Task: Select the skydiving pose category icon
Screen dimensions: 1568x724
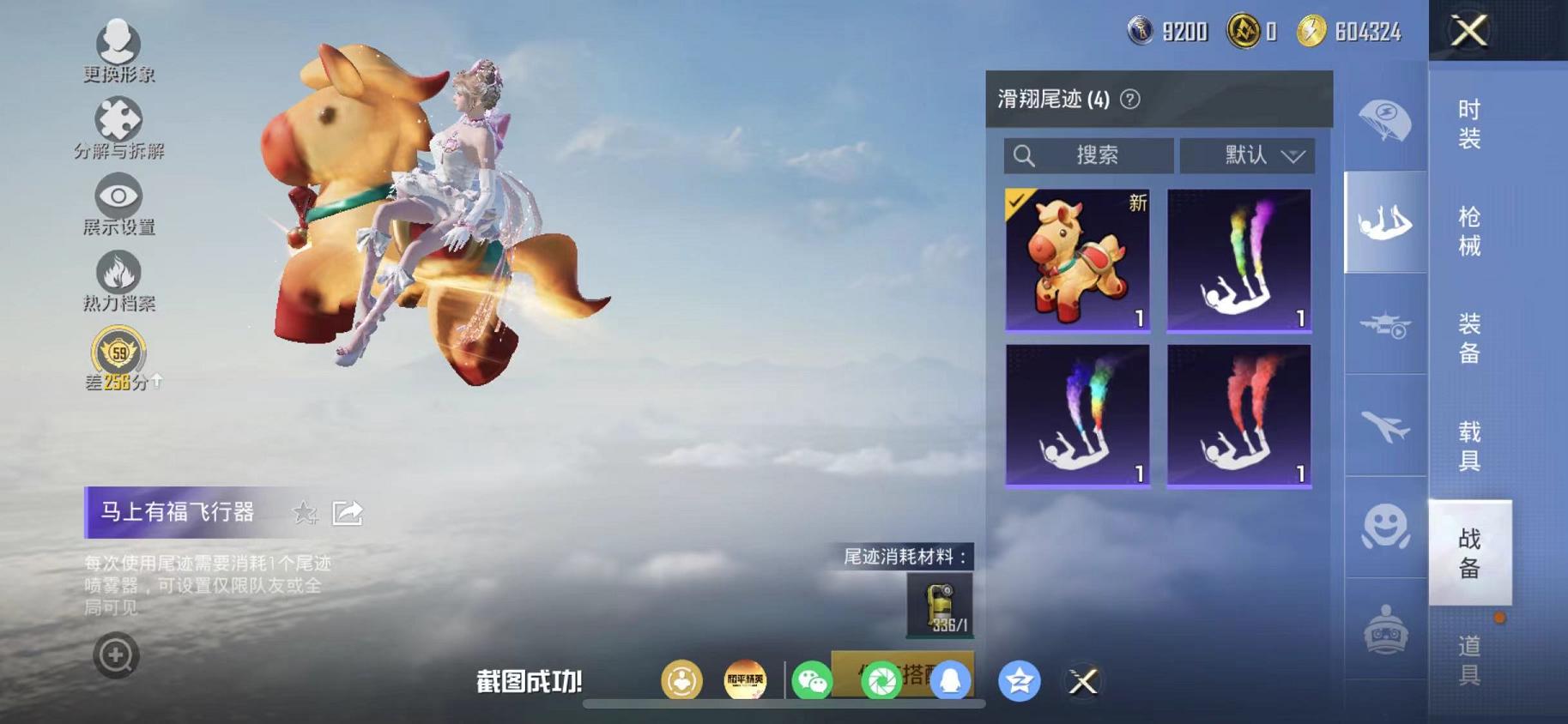Action: tap(1383, 223)
